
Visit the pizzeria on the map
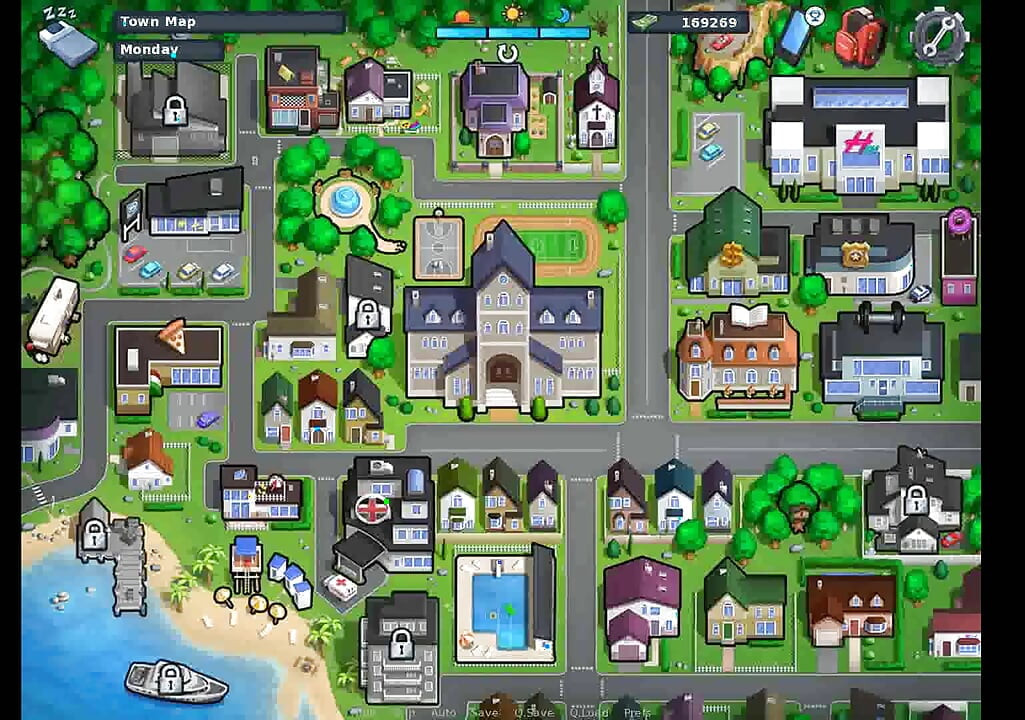coord(168,361)
